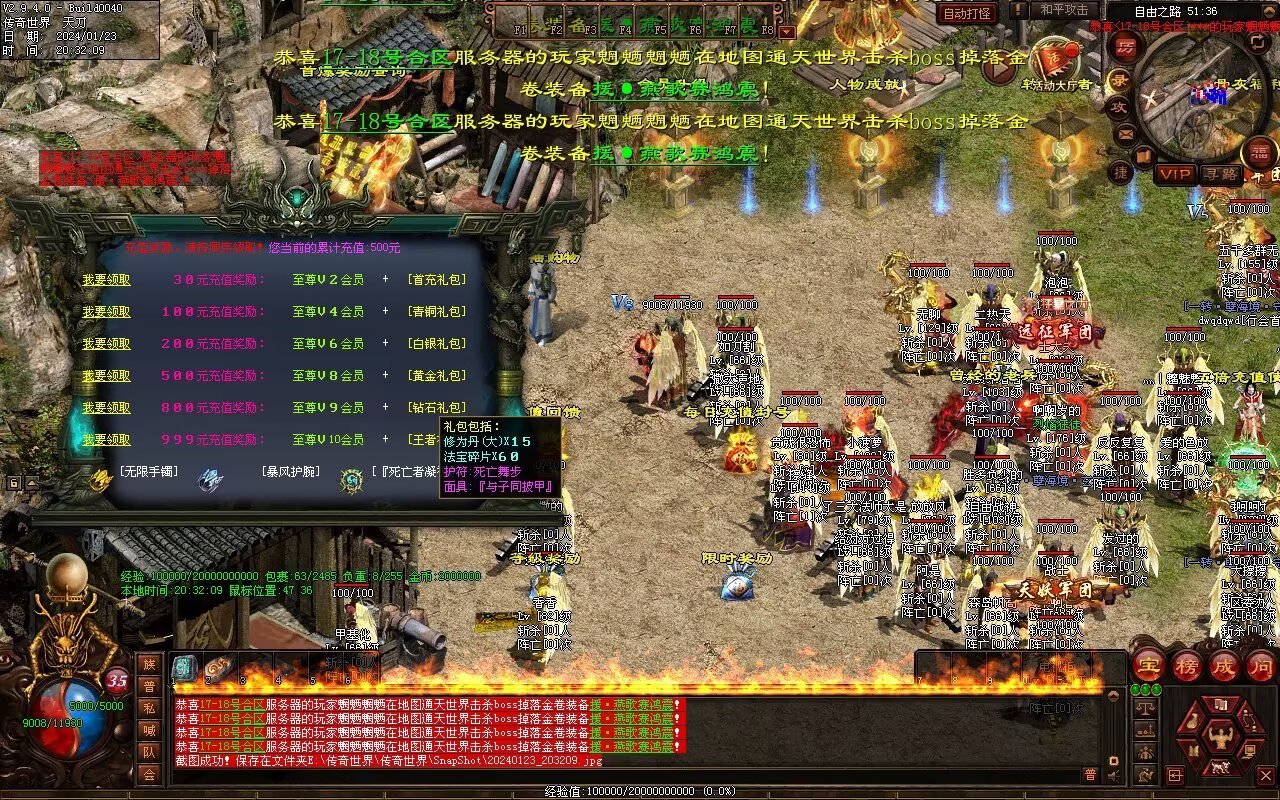1280x800 pixels.
Task: Open the muscular character icon panel
Action: pyautogui.click(x=1218, y=738)
